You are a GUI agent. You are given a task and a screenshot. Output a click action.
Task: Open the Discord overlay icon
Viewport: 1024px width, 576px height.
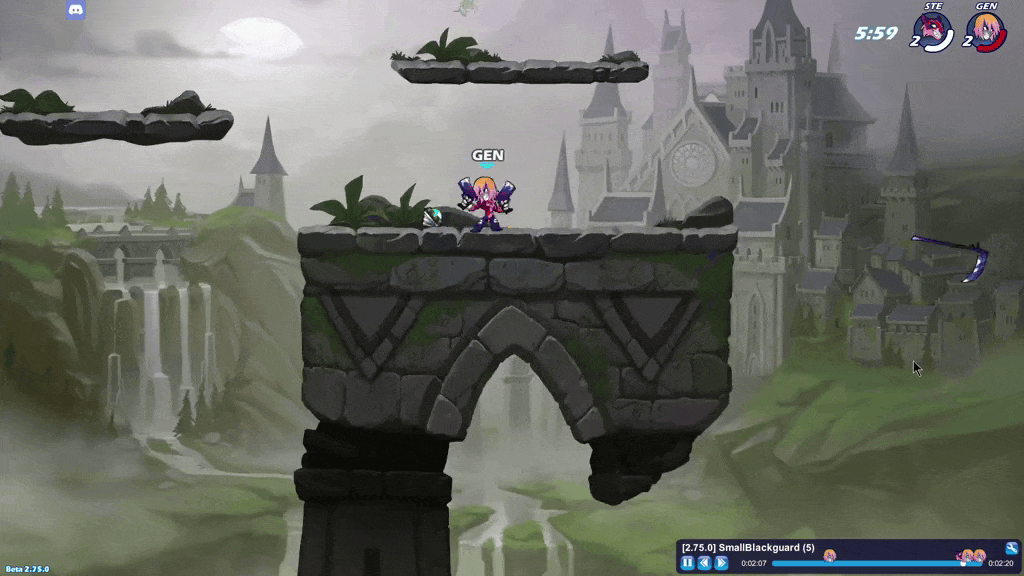76,11
